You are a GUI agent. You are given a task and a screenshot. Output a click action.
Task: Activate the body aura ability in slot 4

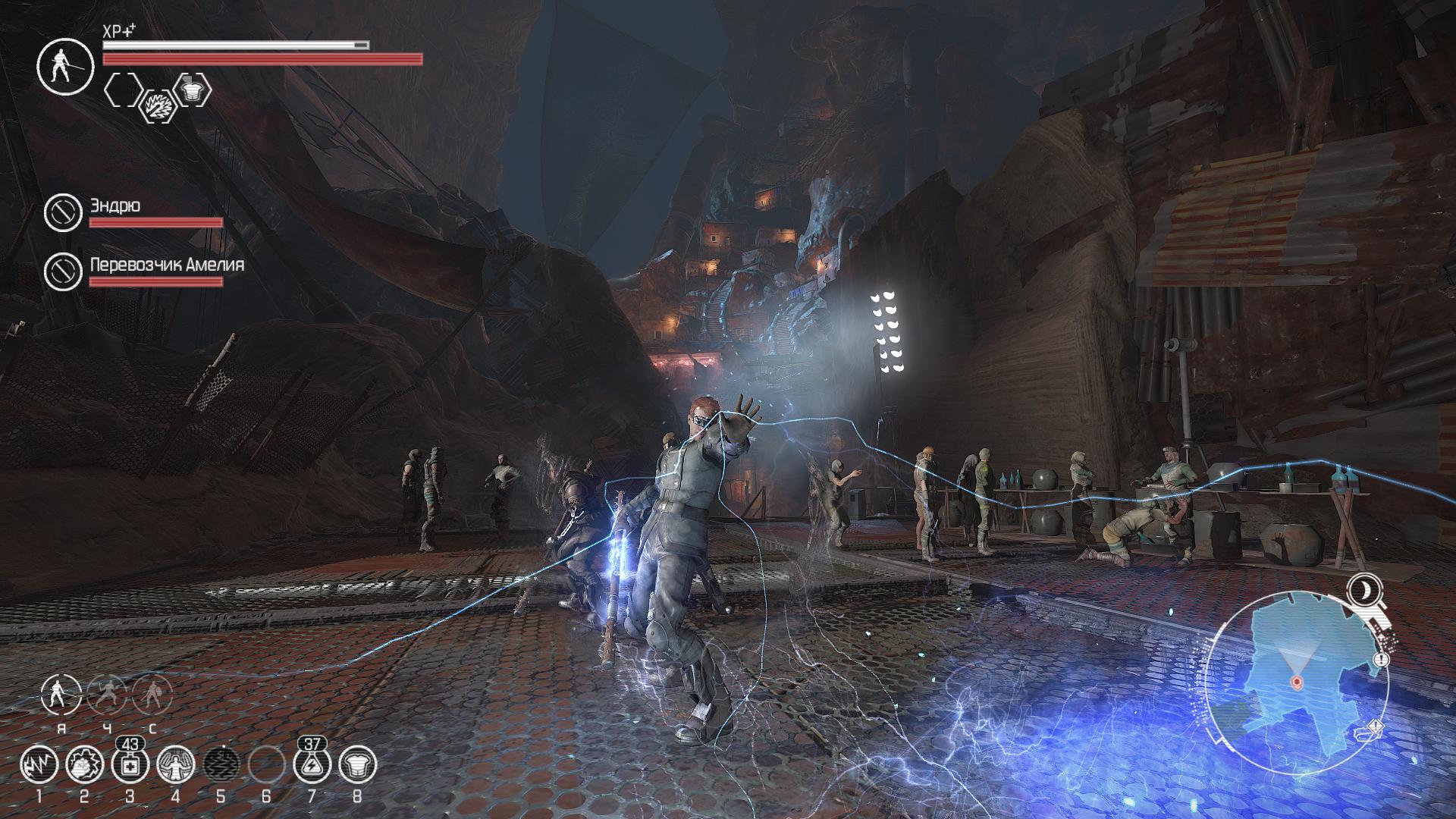pyautogui.click(x=175, y=764)
